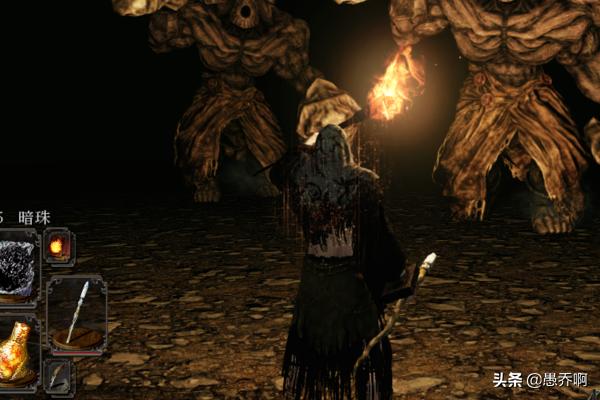The height and width of the screenshot is (400, 600).
Task: Click the small flame icon slot
Action: pyautogui.click(x=57, y=246)
